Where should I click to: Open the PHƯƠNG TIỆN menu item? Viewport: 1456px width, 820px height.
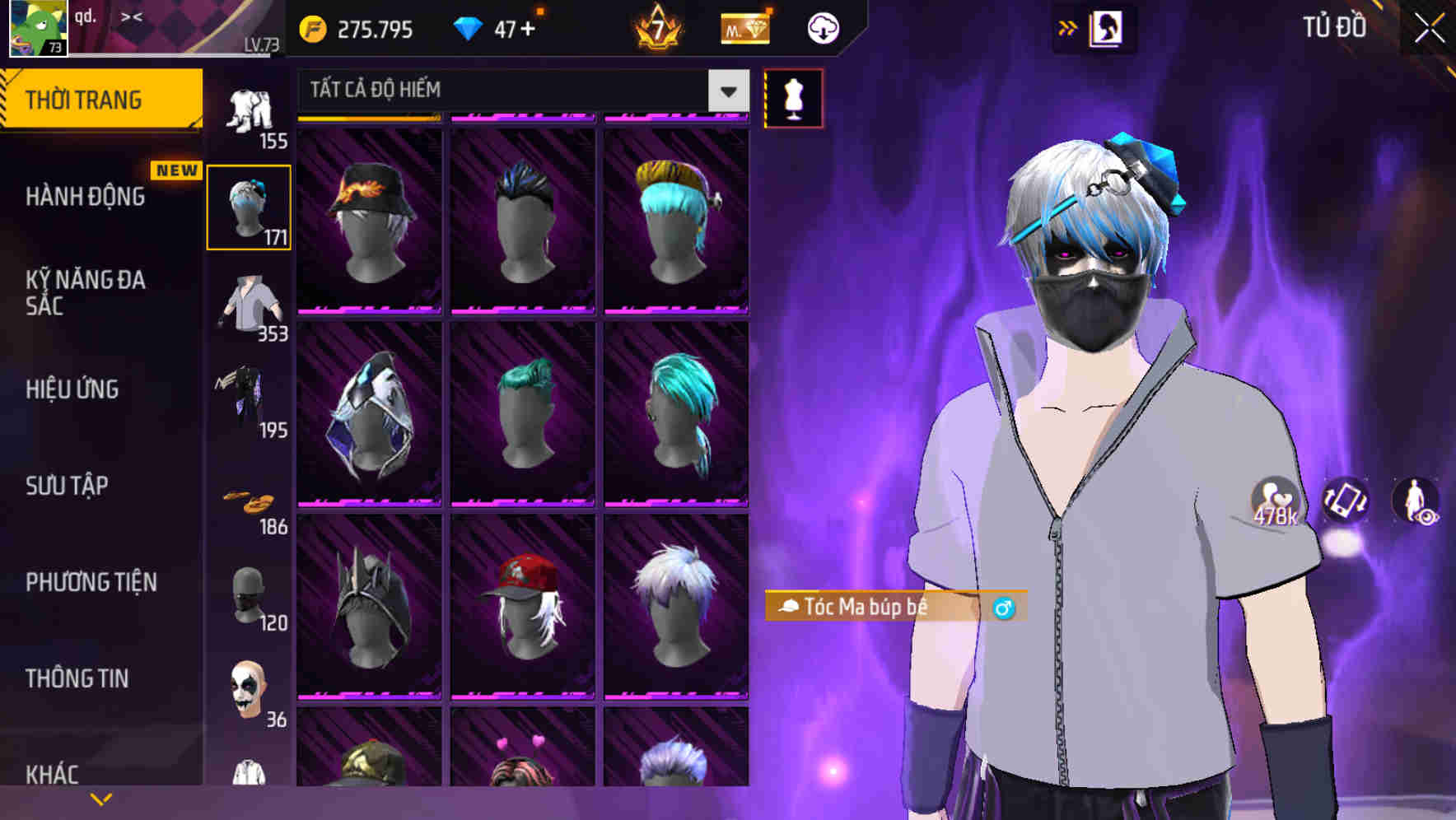tap(91, 582)
